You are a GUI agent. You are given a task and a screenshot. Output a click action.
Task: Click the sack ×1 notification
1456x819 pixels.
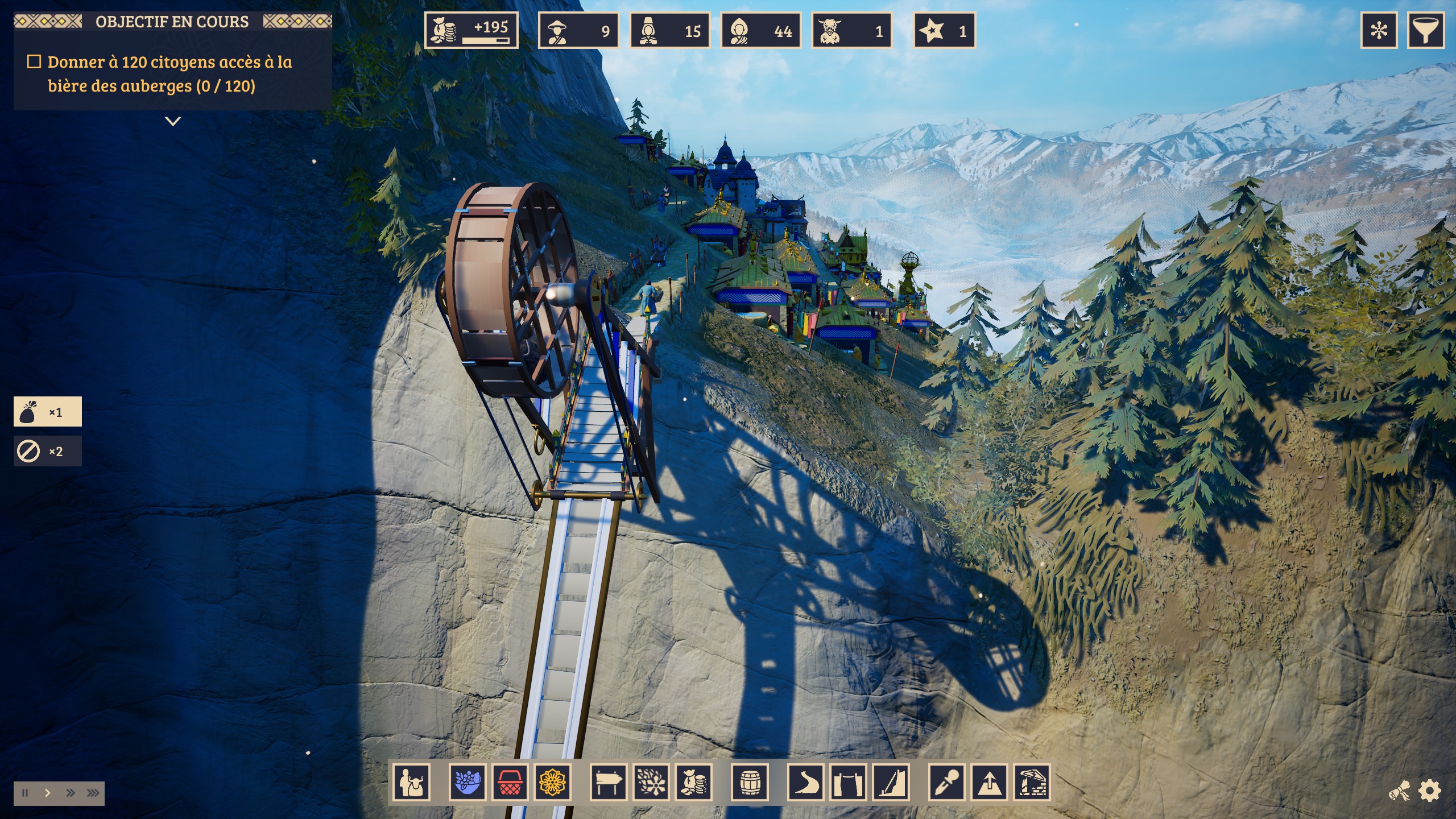(48, 412)
